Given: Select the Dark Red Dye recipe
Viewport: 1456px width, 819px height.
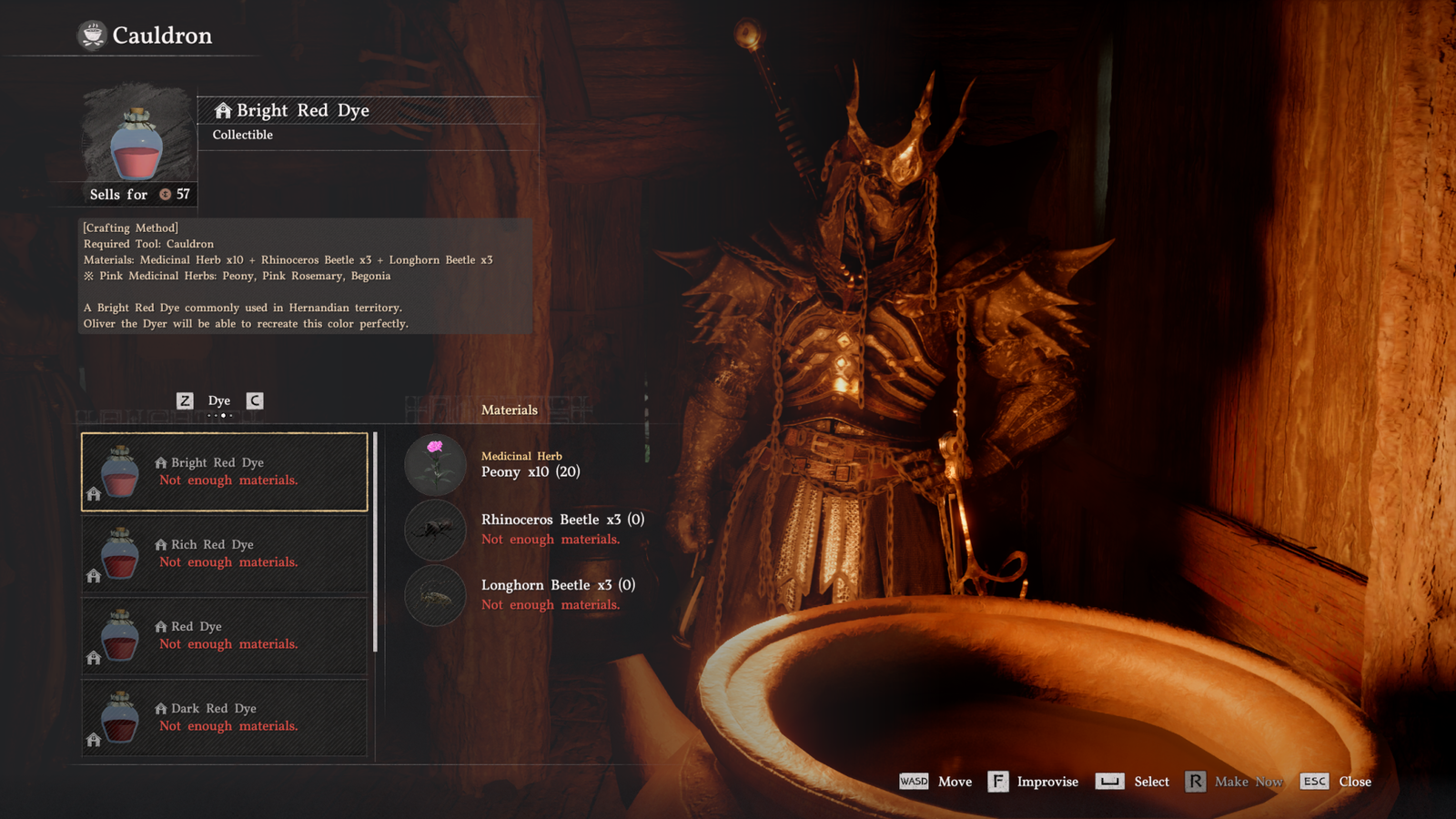Looking at the screenshot, I should 225,717.
